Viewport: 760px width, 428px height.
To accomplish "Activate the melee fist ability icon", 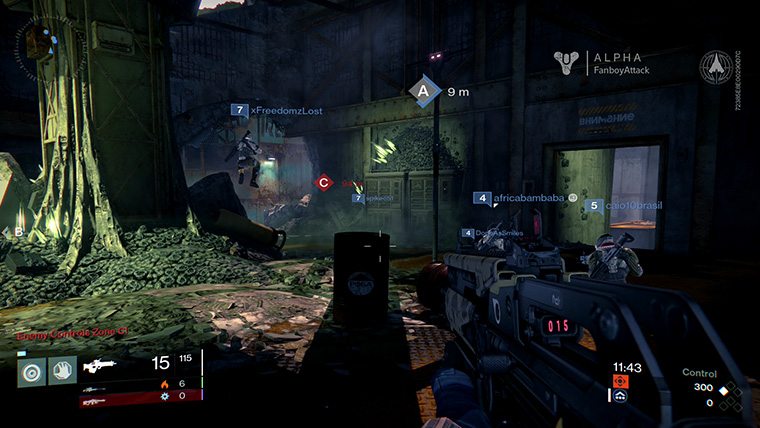I will [62, 370].
